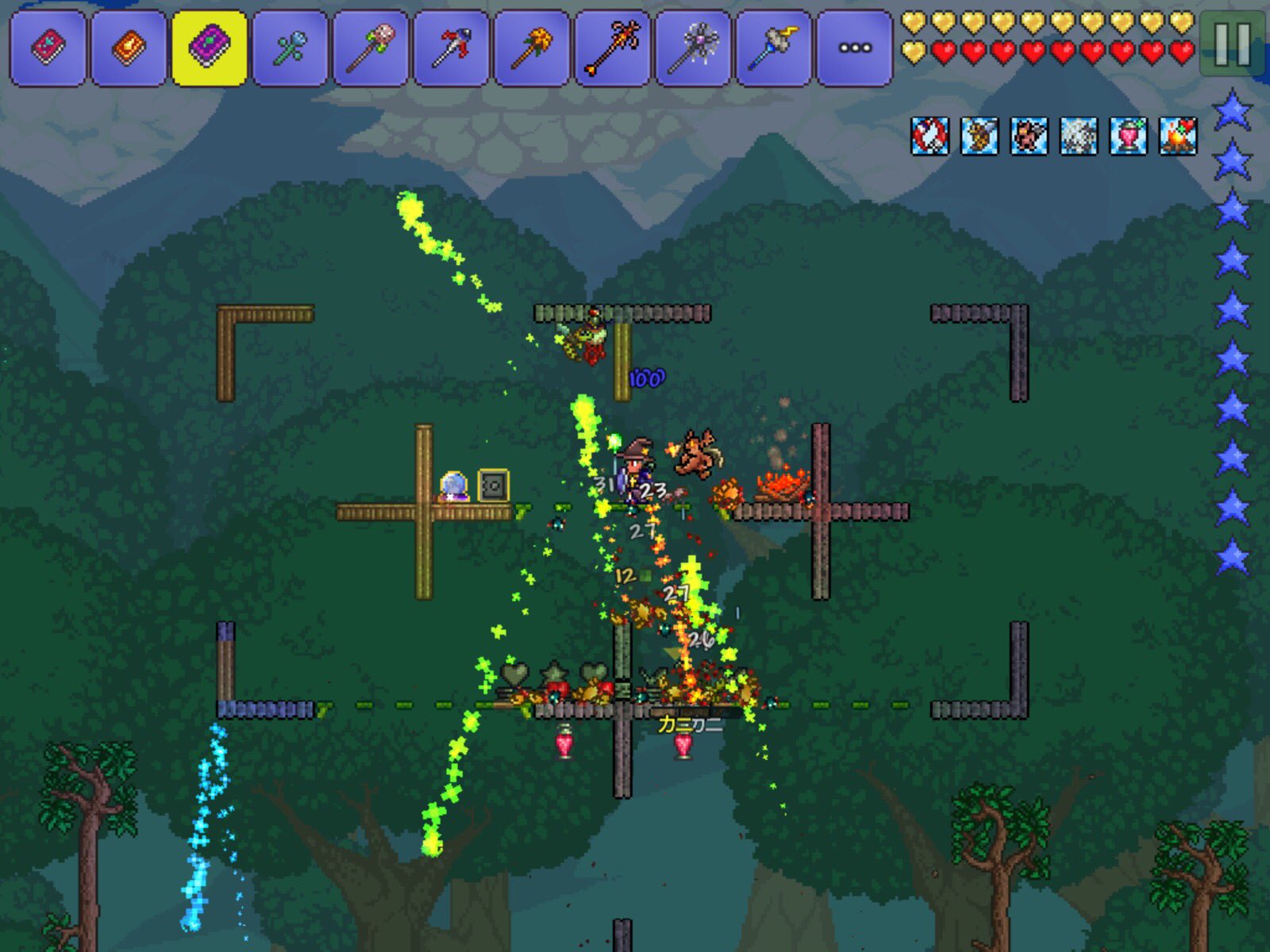Tap the imp minion buff icon
Image resolution: width=1270 pixels, height=952 pixels.
pyautogui.click(x=1029, y=136)
